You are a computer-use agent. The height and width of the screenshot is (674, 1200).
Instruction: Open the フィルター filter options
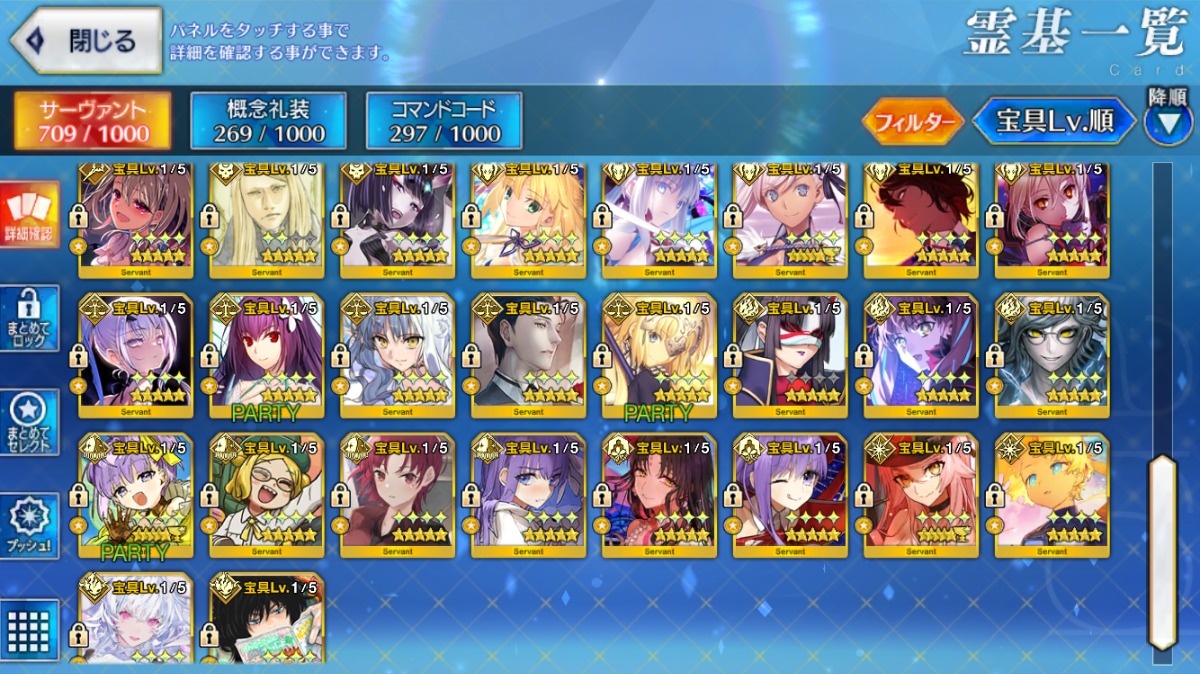click(x=912, y=122)
